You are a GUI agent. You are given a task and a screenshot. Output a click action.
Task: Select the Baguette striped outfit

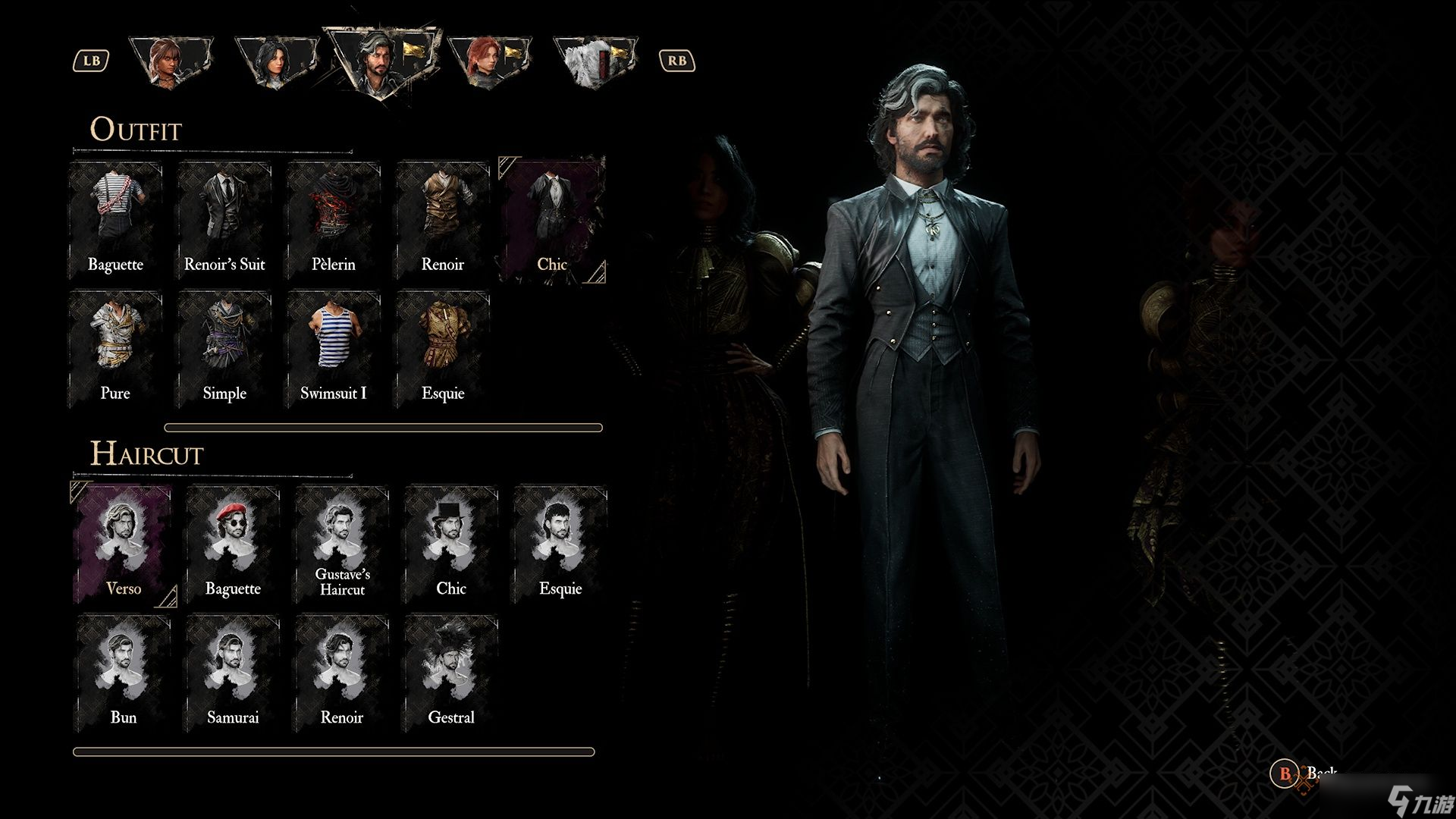(115, 218)
